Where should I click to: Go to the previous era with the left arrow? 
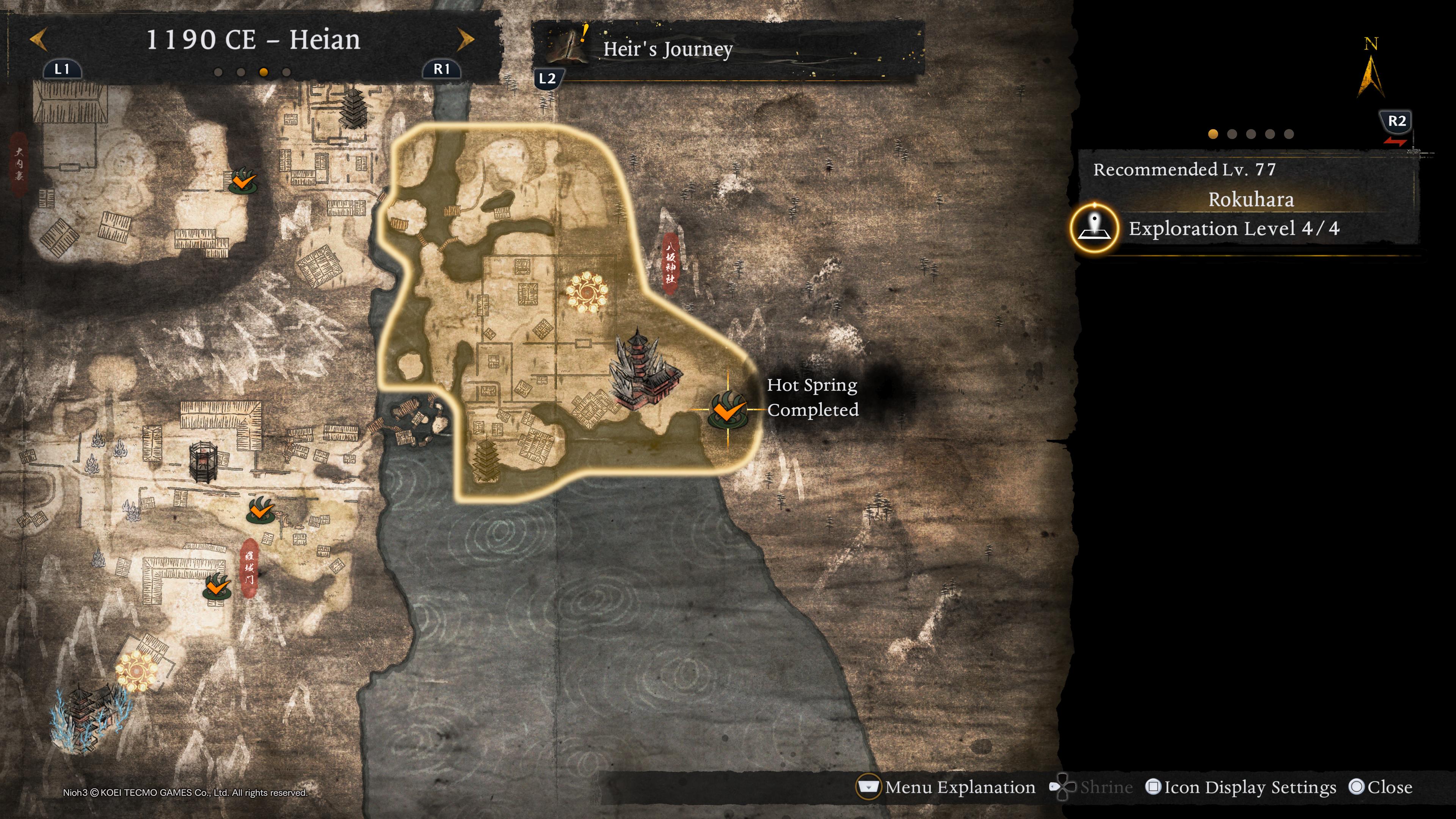point(38,40)
